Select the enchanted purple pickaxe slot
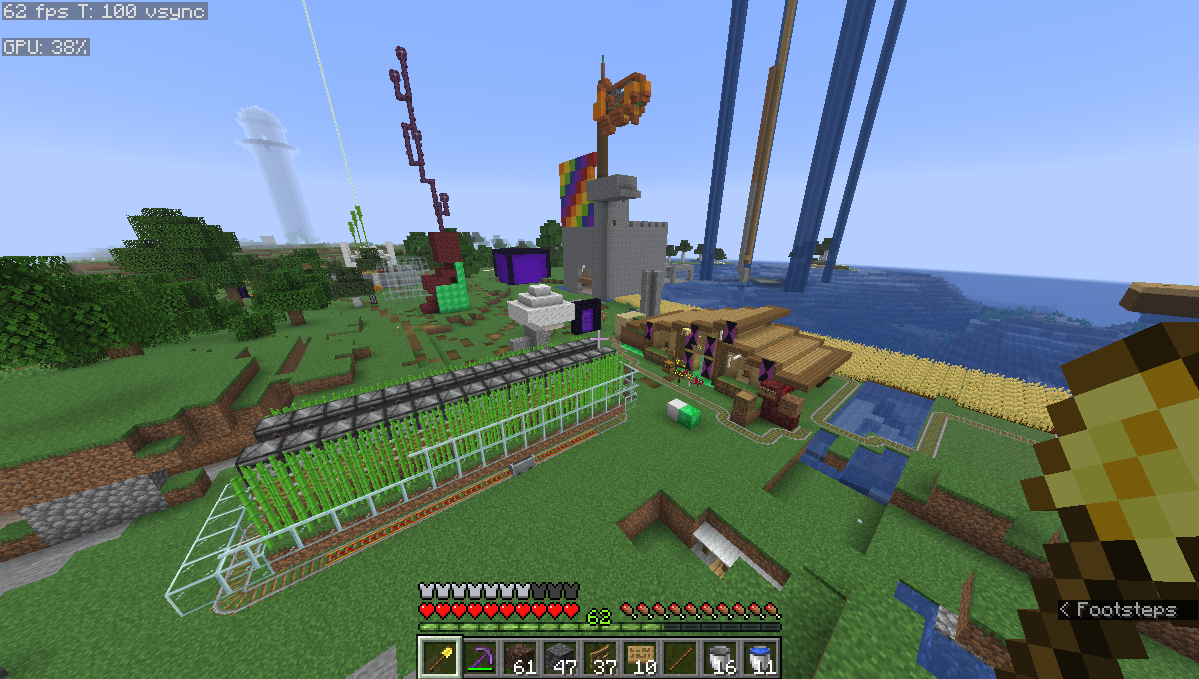1199x679 pixels. (480, 657)
